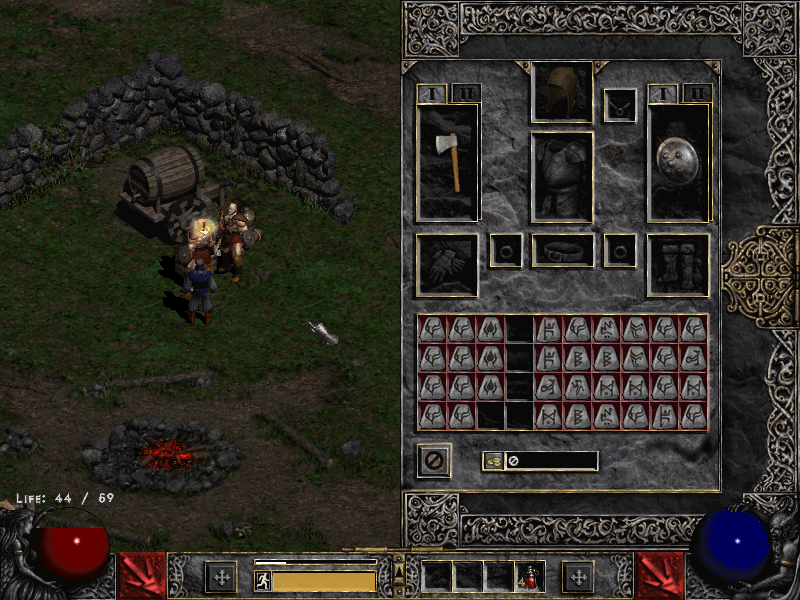The width and height of the screenshot is (800, 600).
Task: Pick up the leather cap in helm slot
Action: (x=561, y=91)
